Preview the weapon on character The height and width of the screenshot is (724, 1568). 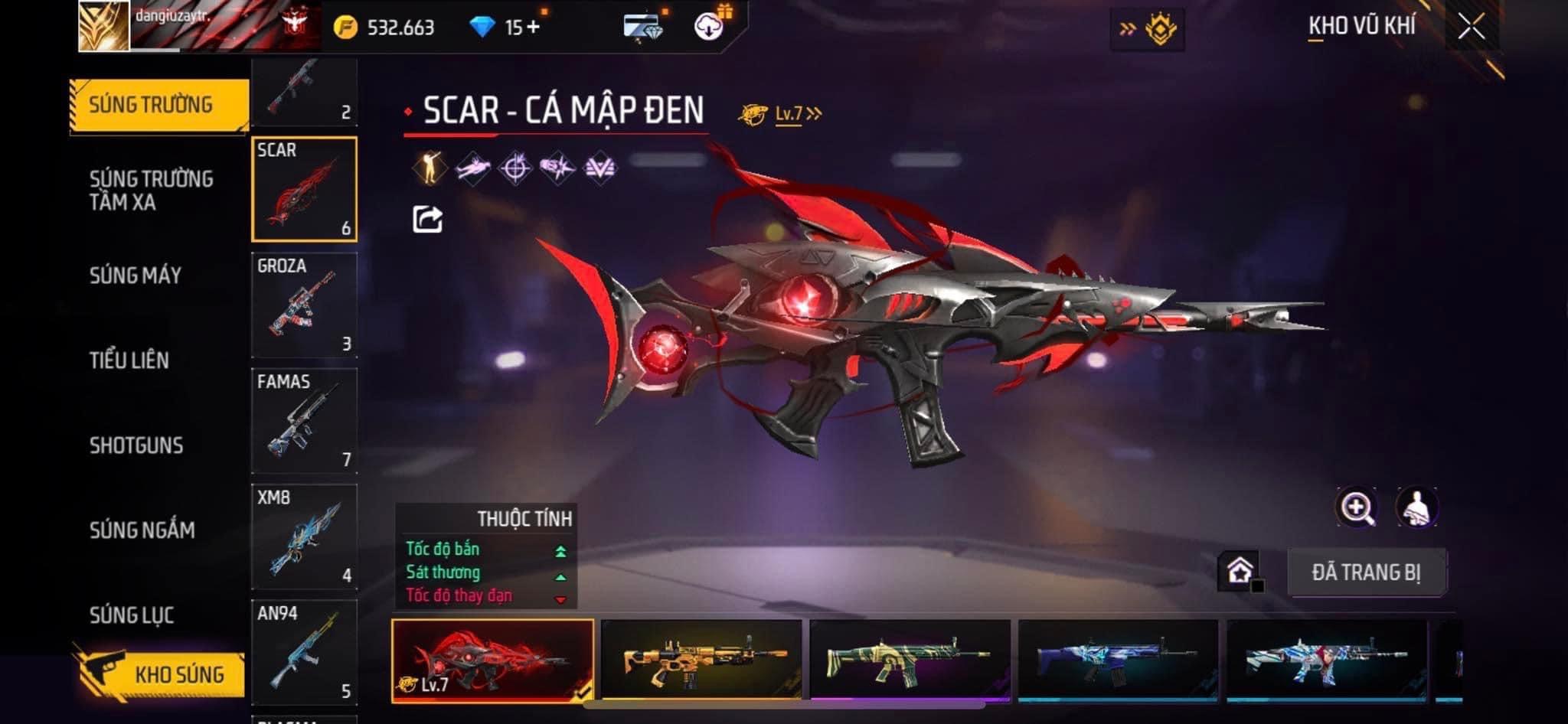pos(1416,507)
